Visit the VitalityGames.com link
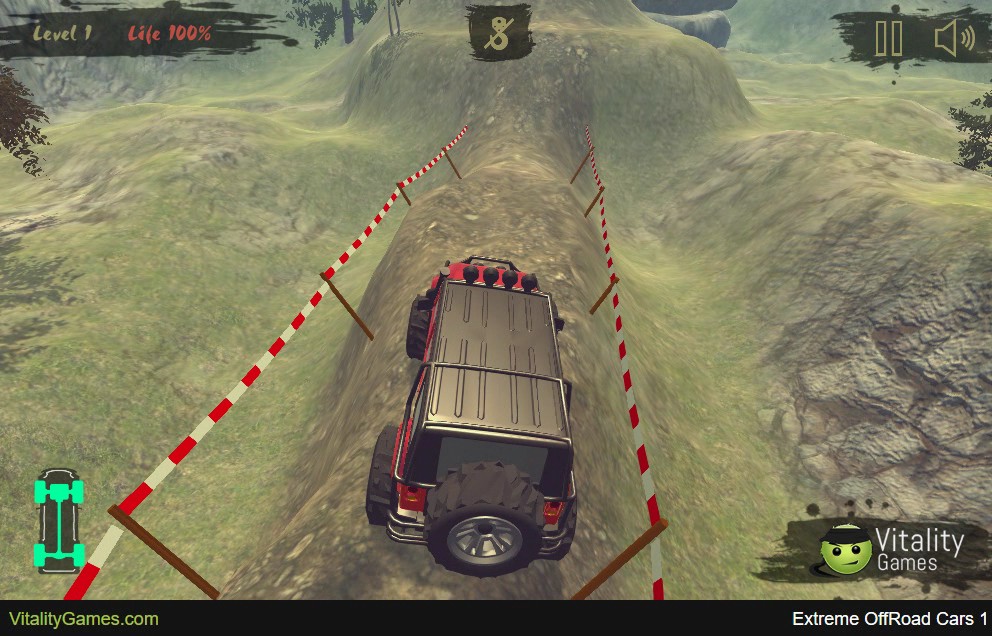The width and height of the screenshot is (992, 636). click(x=84, y=619)
